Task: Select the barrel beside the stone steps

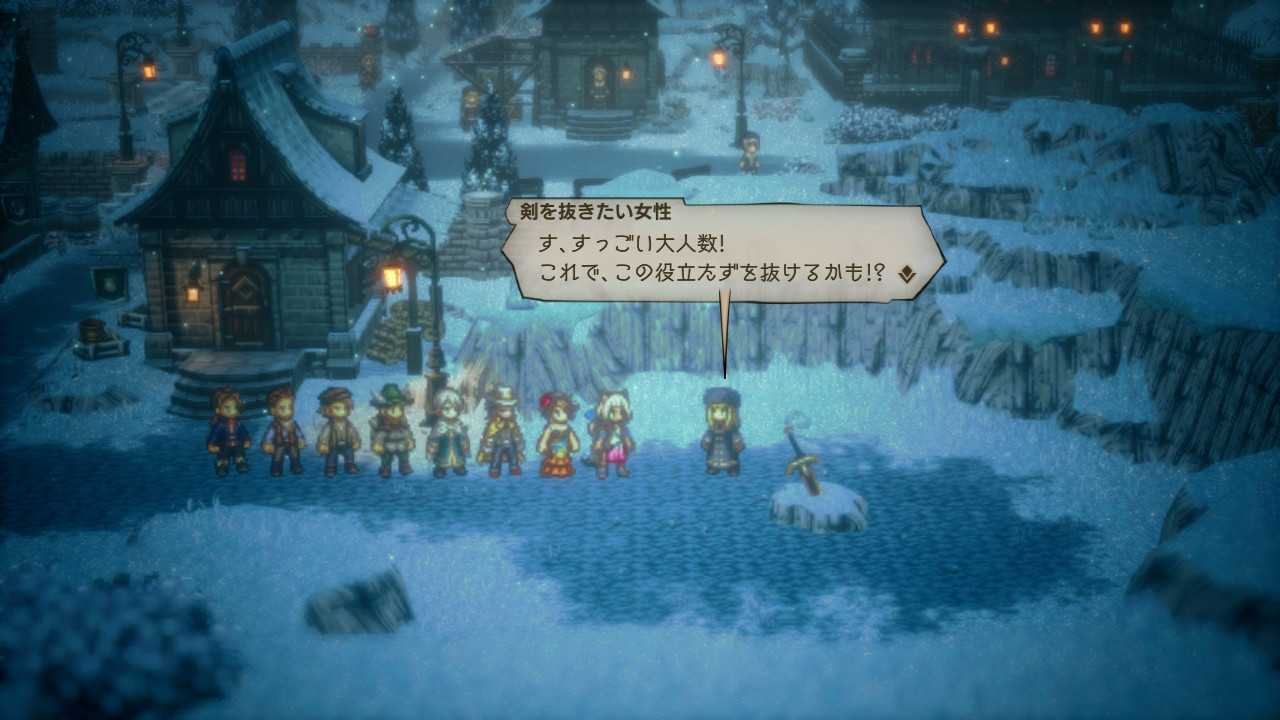Action: (x=91, y=331)
